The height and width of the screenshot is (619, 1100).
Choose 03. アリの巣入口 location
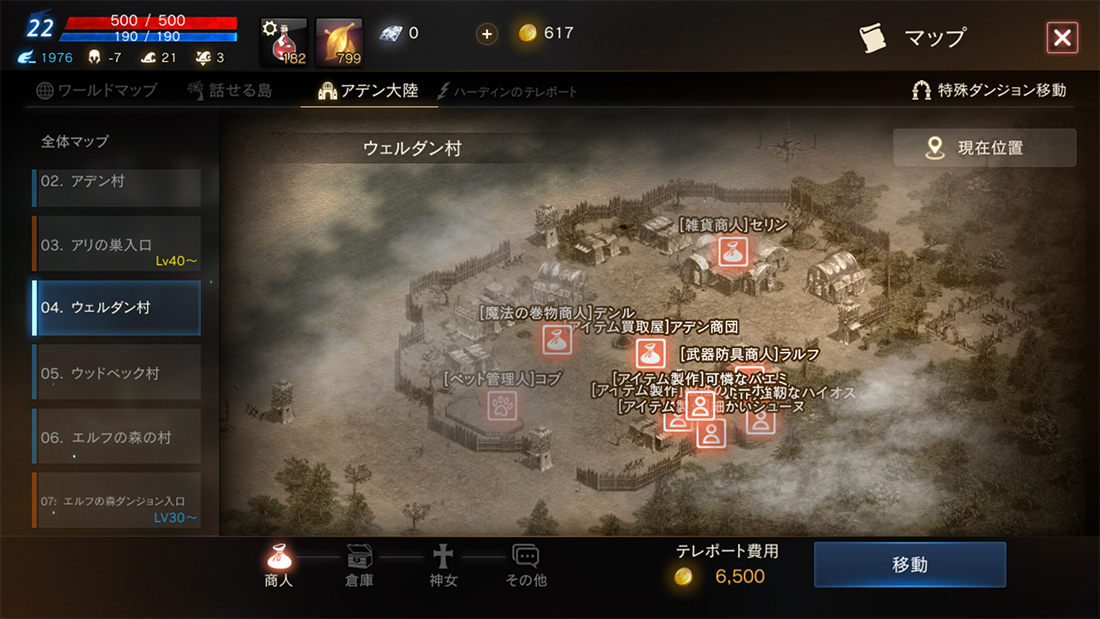116,245
